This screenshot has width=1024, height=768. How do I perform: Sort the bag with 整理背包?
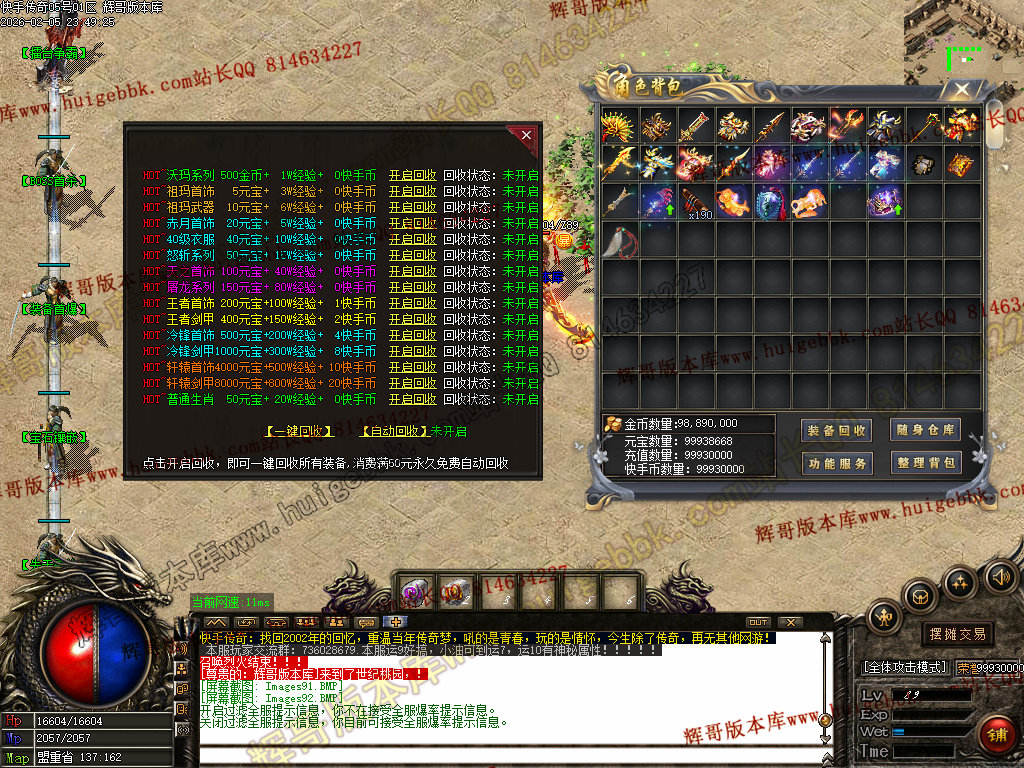(x=926, y=463)
